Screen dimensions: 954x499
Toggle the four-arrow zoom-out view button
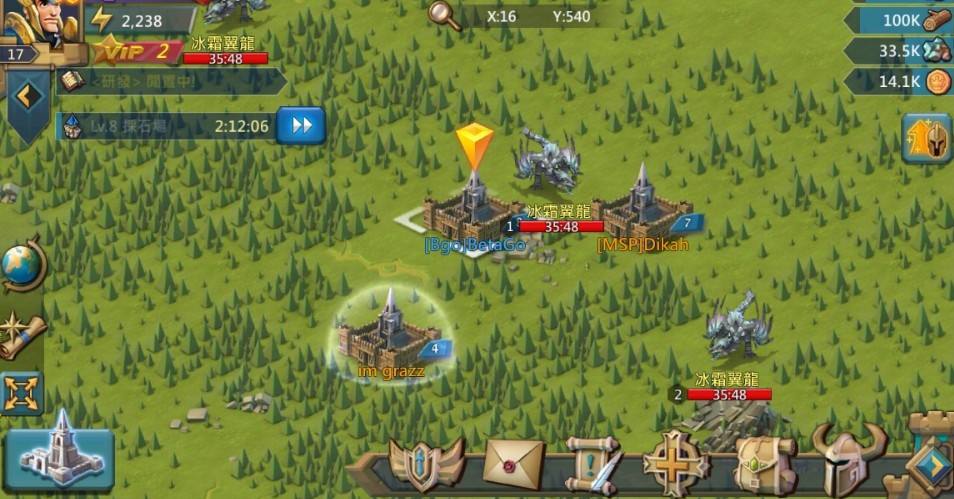22,392
